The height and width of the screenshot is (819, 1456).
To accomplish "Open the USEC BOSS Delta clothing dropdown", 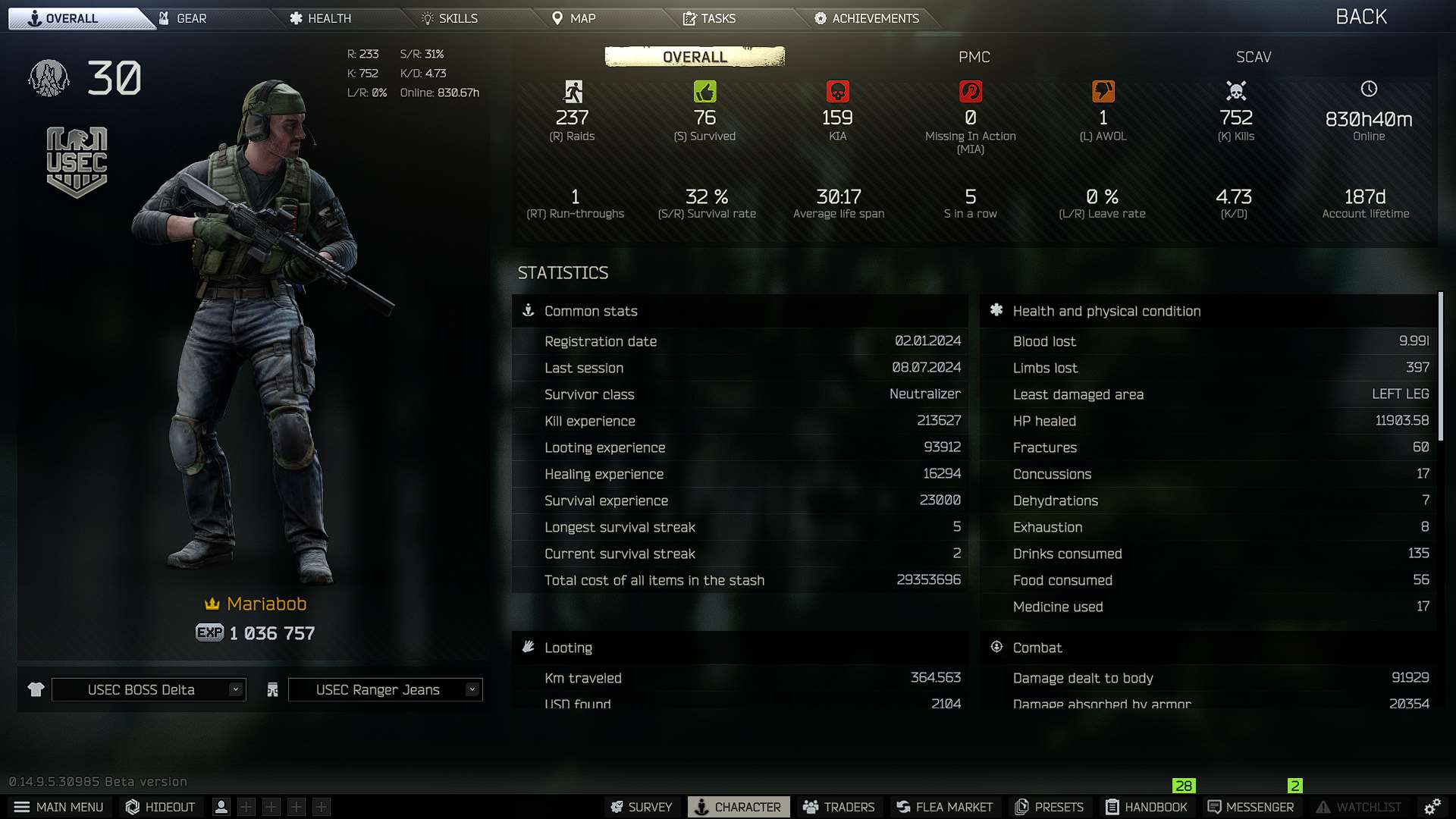I will tap(148, 689).
